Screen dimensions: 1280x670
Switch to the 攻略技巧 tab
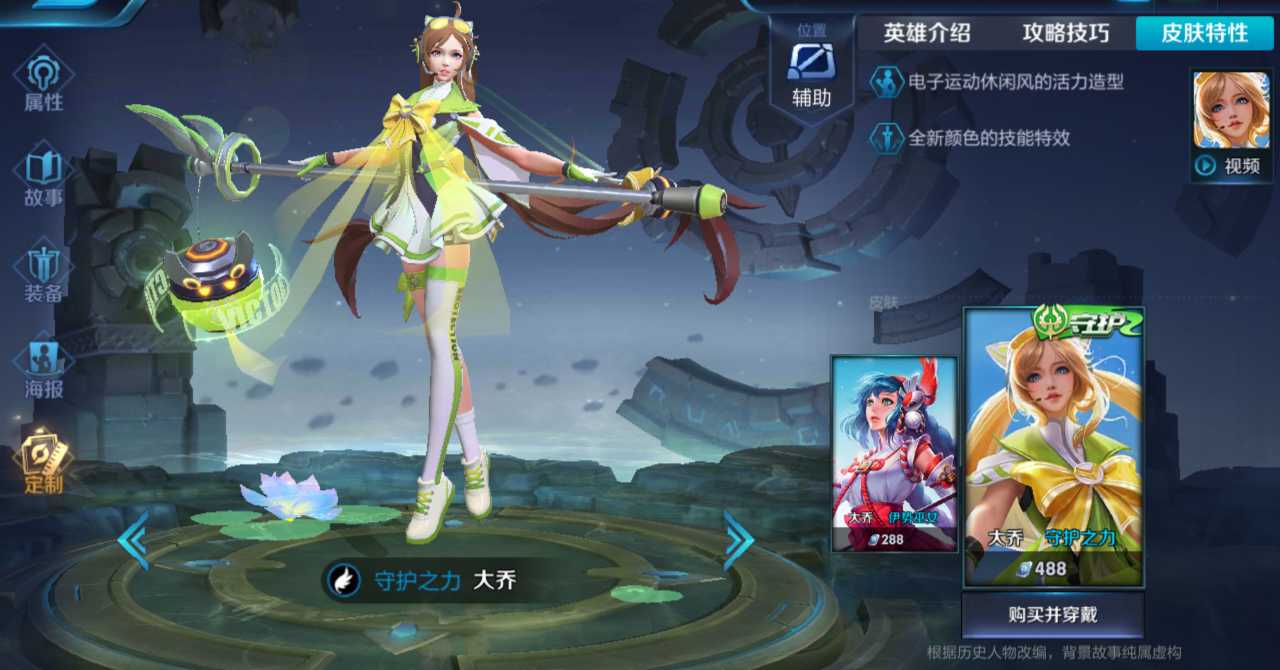click(x=1066, y=33)
